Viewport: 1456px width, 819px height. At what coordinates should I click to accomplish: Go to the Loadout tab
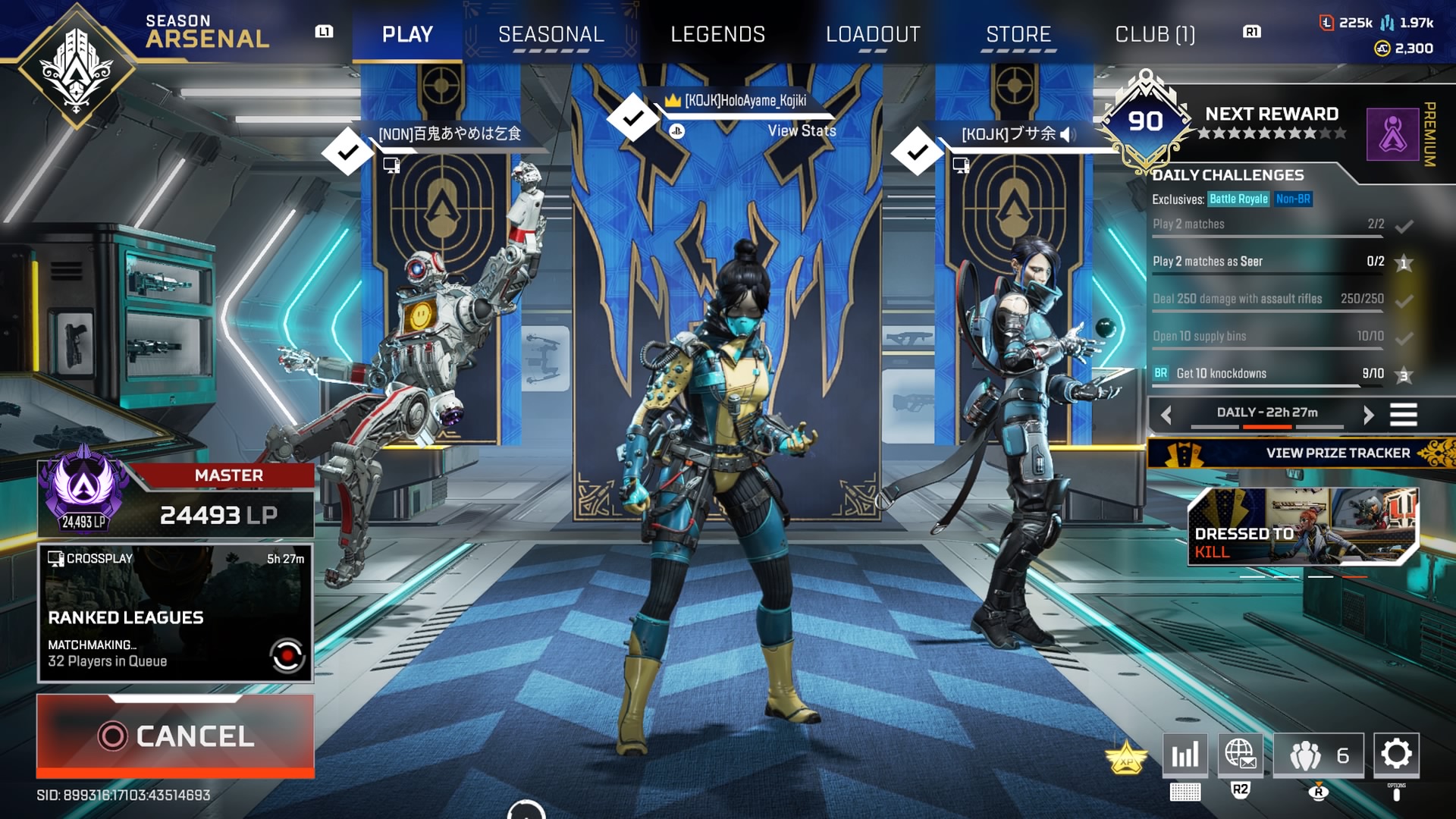click(x=873, y=34)
